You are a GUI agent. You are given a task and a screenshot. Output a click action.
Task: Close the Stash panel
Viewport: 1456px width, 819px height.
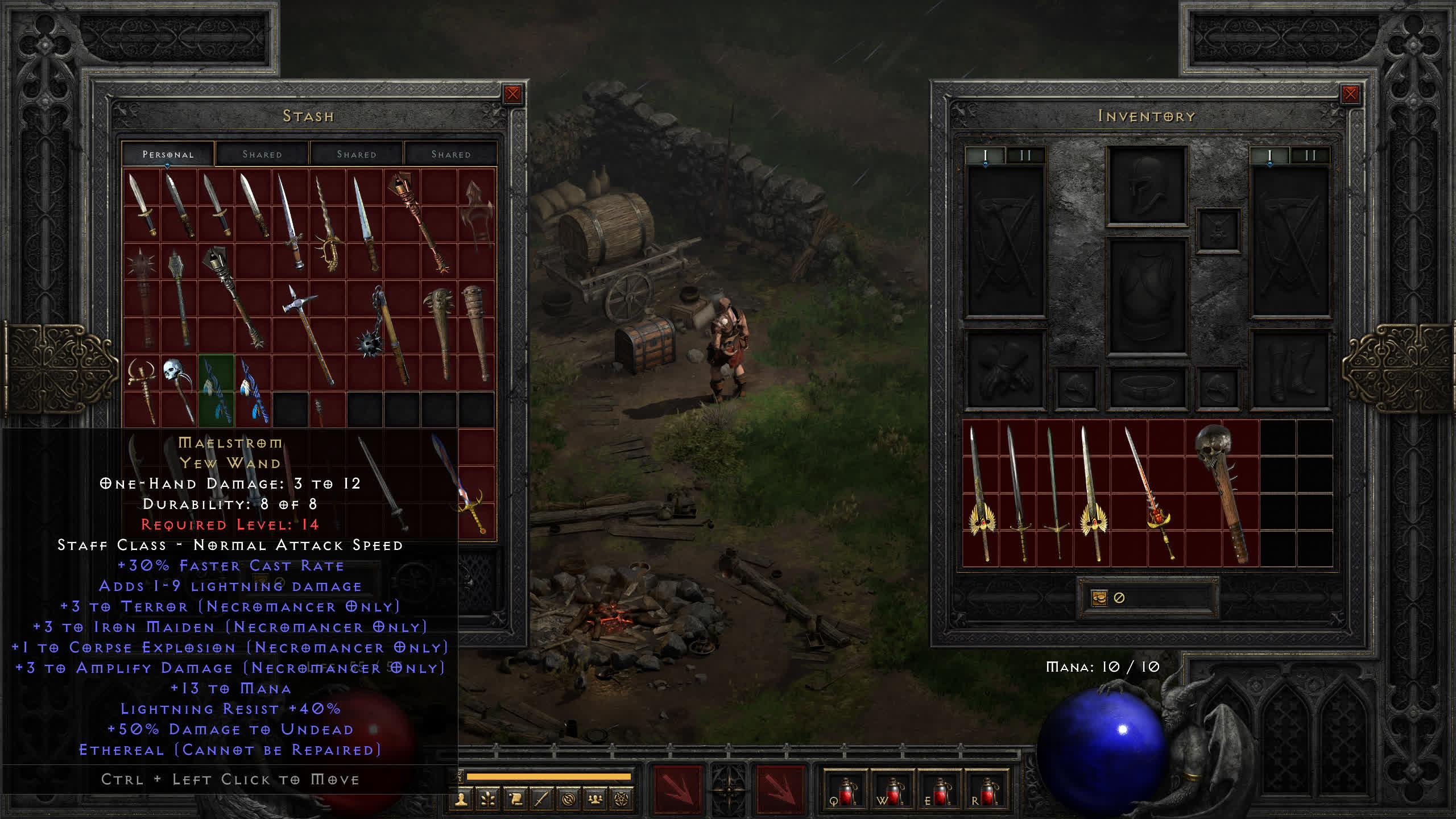(x=512, y=94)
